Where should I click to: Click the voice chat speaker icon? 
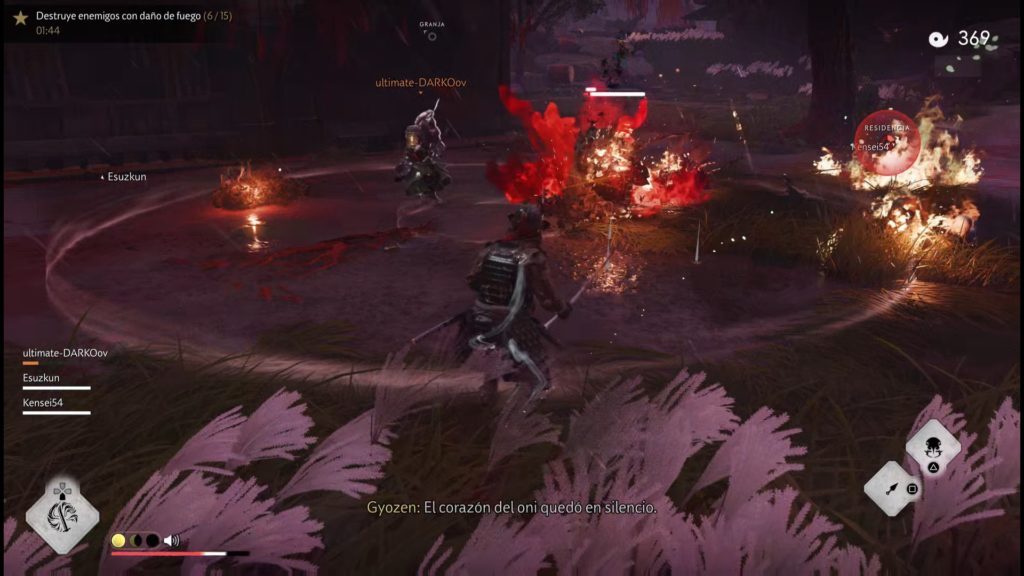click(171, 540)
